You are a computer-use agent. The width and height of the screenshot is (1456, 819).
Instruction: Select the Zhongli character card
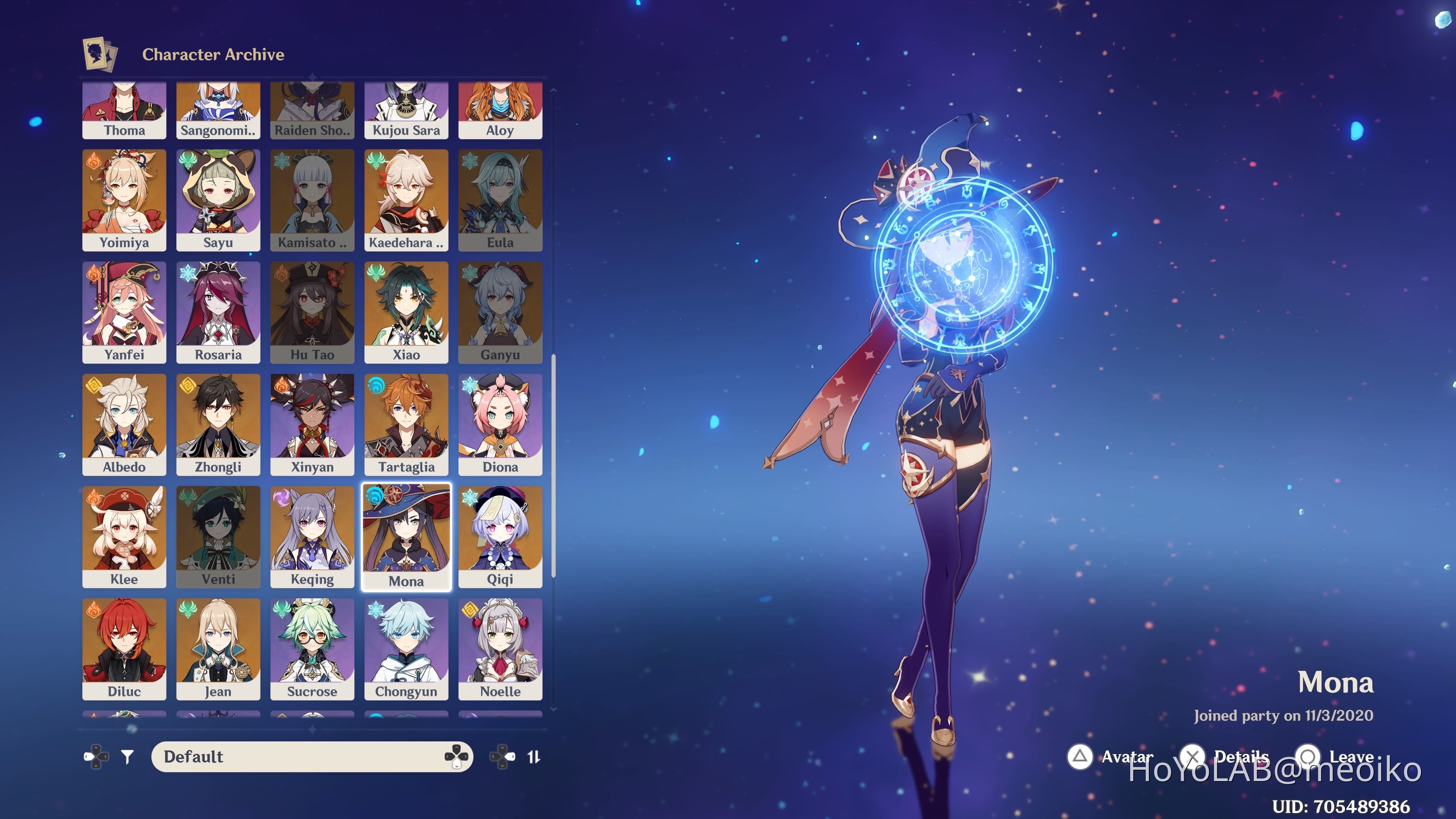tap(218, 423)
